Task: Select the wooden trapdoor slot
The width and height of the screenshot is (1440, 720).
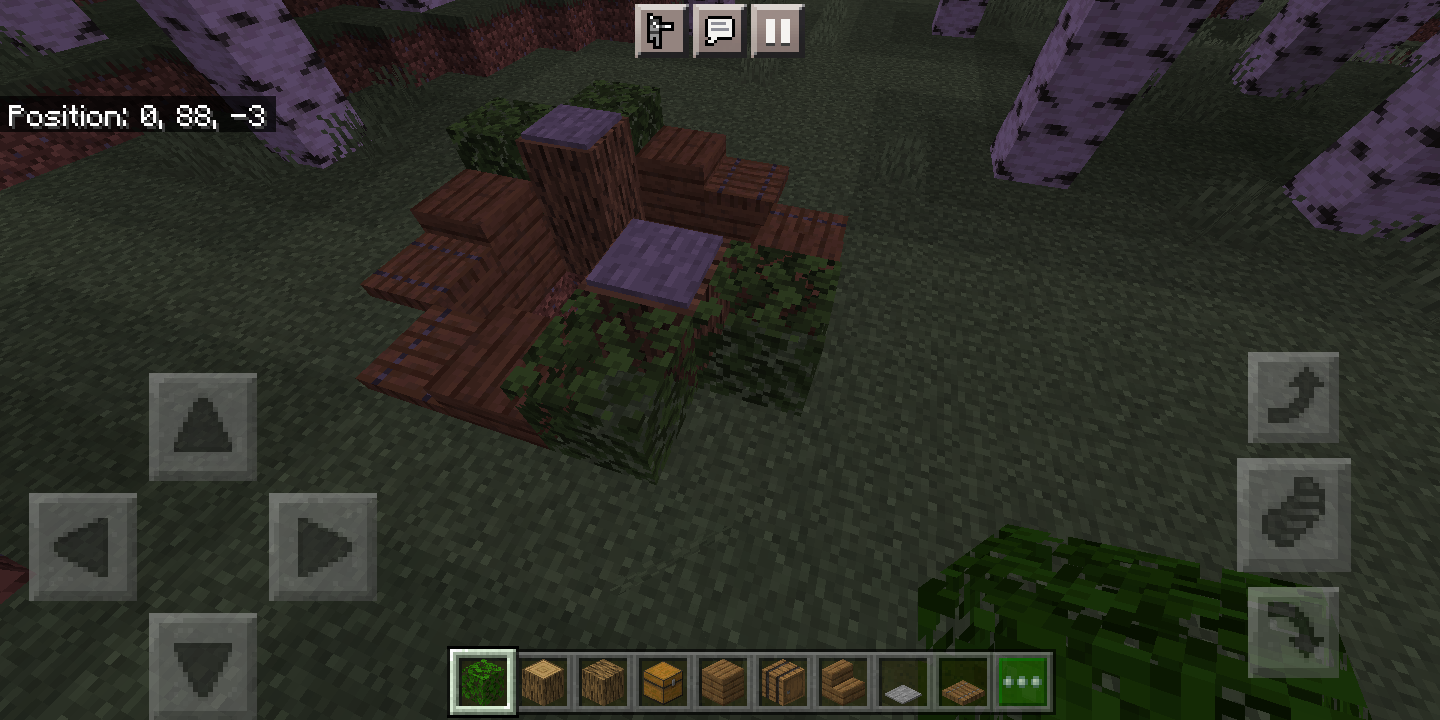Action: [963, 680]
